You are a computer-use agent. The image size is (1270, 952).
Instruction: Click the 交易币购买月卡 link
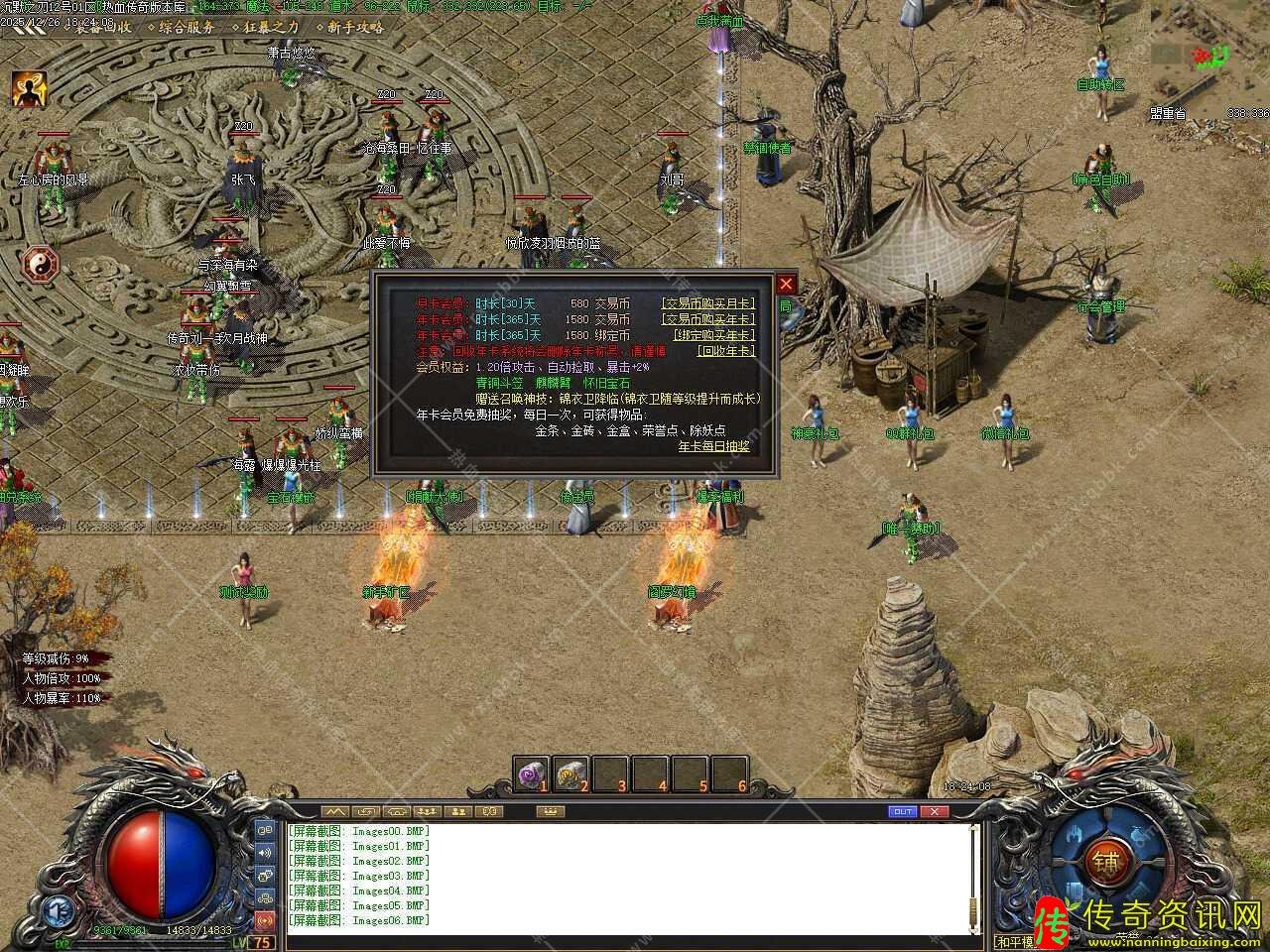tap(708, 303)
